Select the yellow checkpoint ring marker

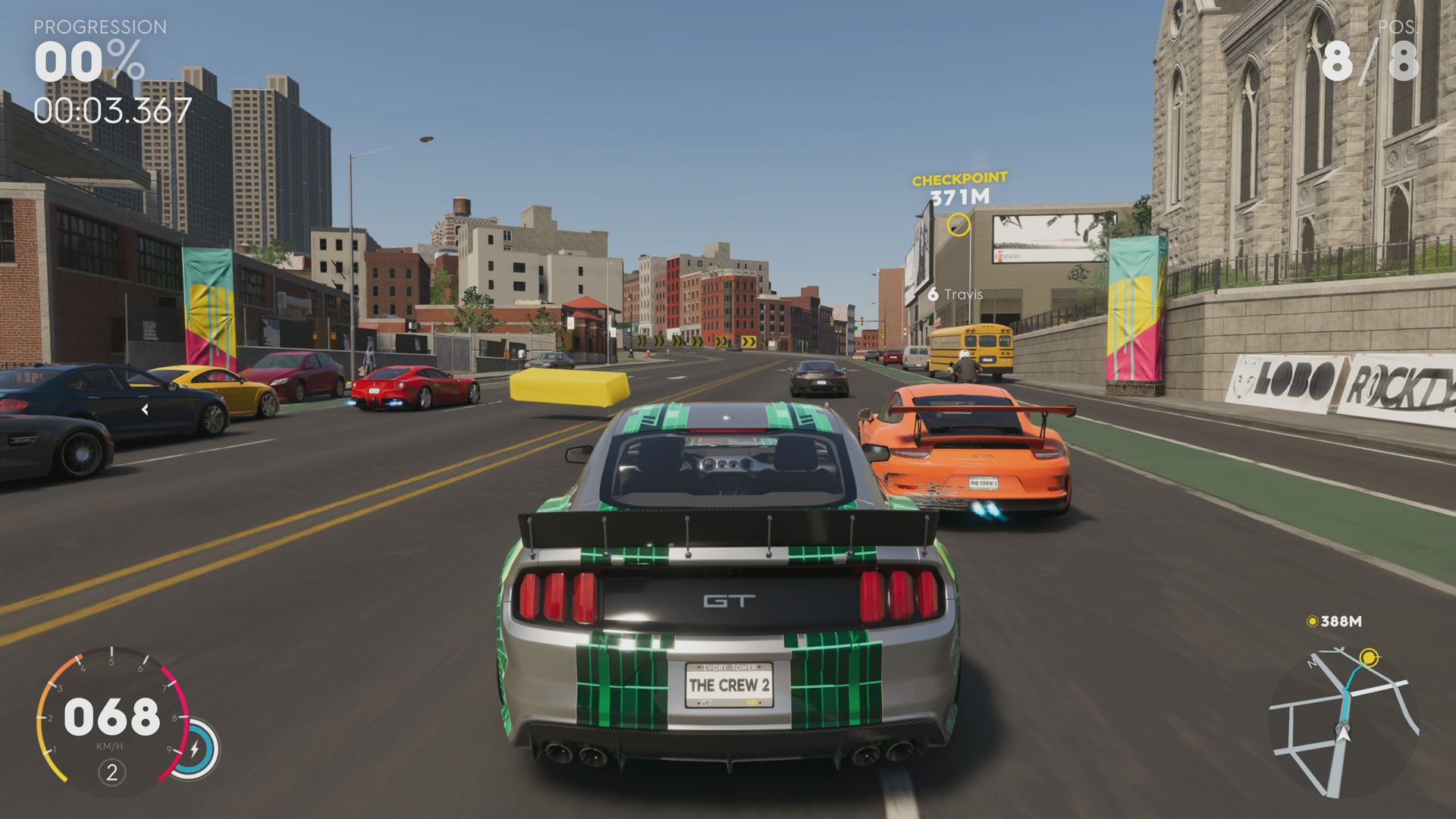tap(959, 223)
